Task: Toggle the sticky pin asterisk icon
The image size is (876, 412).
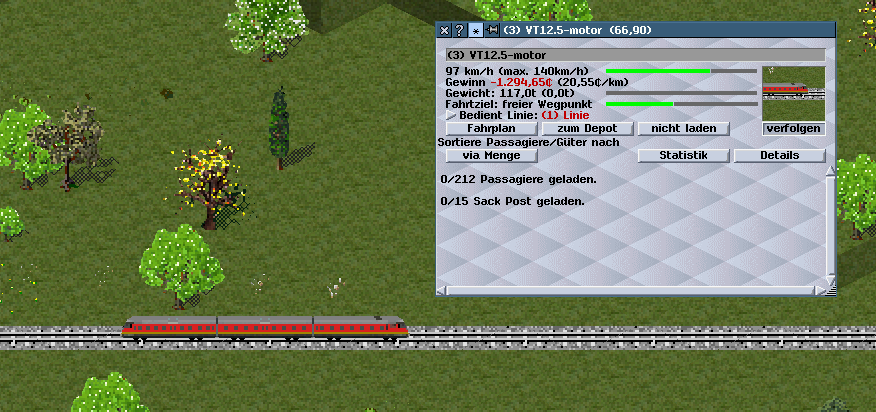Action: pos(475,31)
